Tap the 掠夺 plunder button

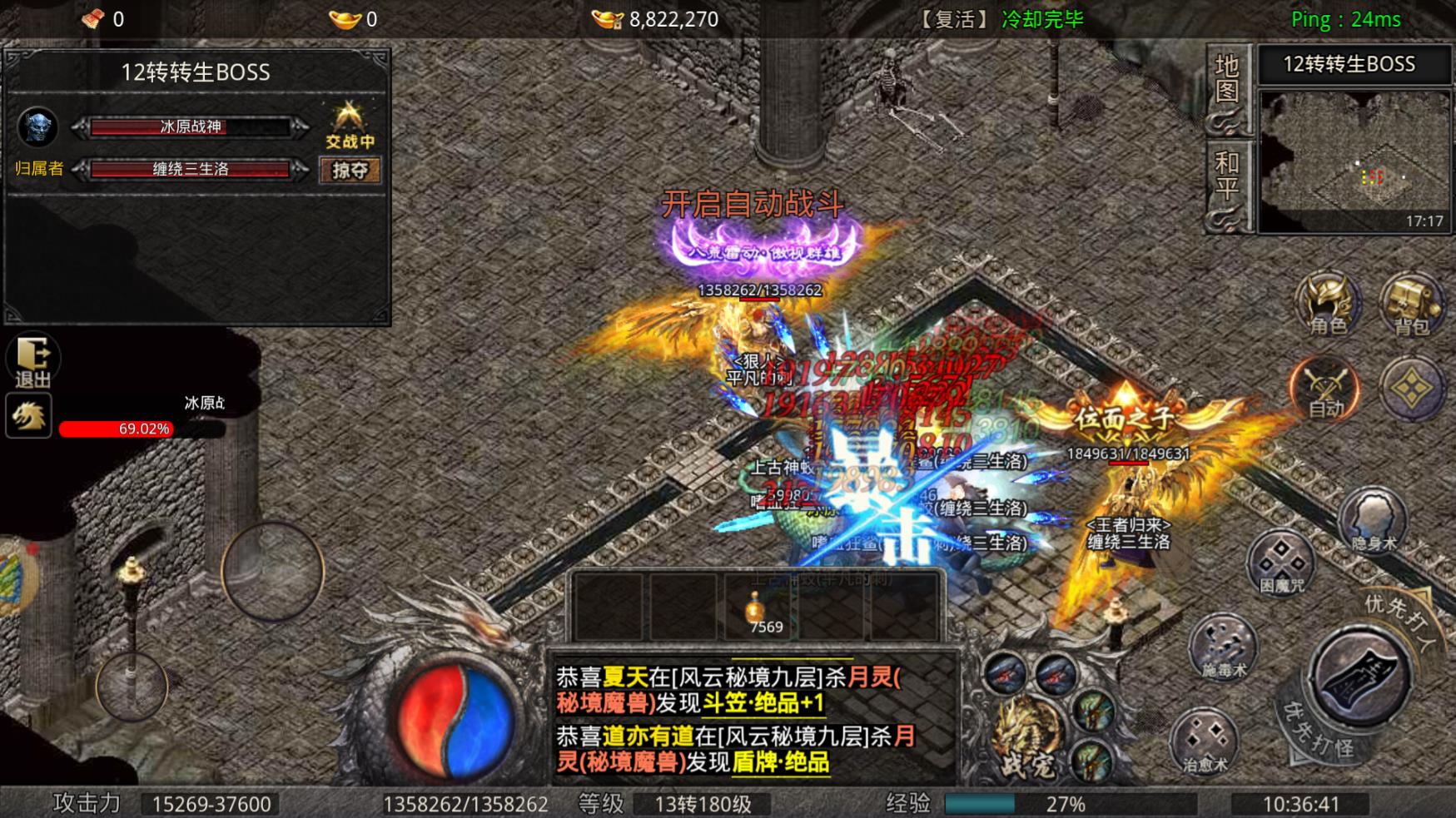(x=350, y=170)
